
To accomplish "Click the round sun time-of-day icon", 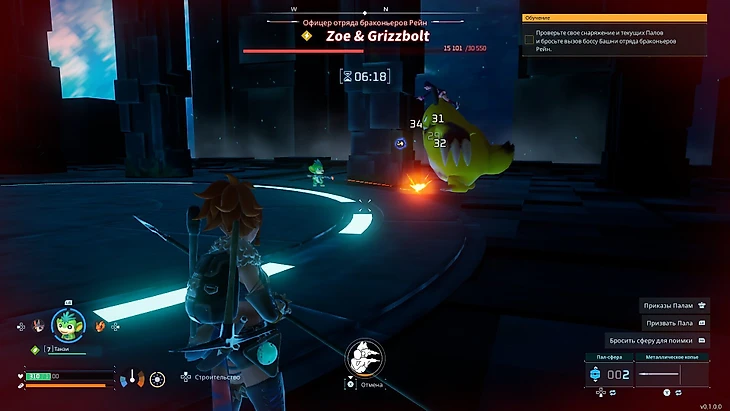I will coord(157,378).
